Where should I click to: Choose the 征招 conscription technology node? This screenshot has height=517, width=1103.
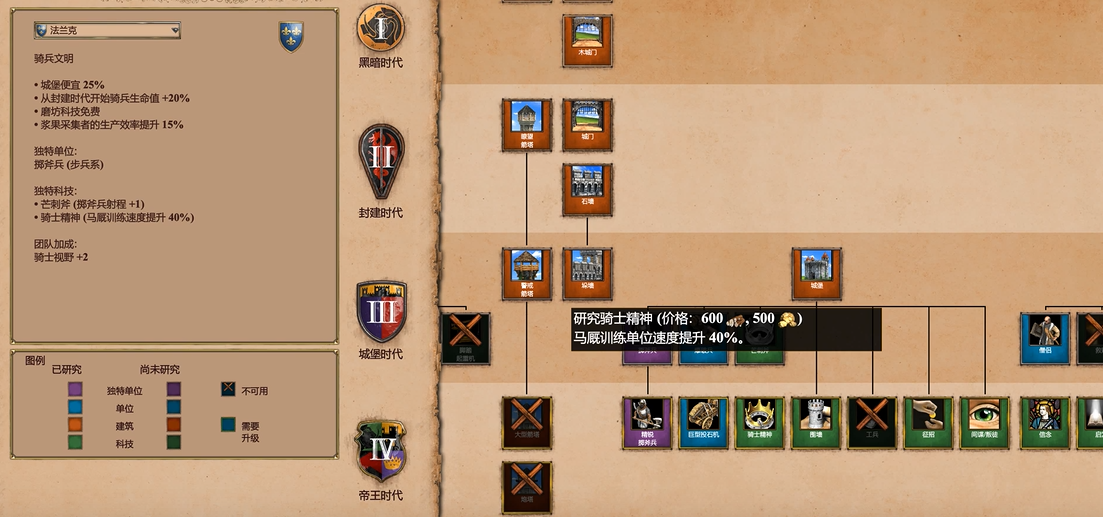(x=929, y=422)
